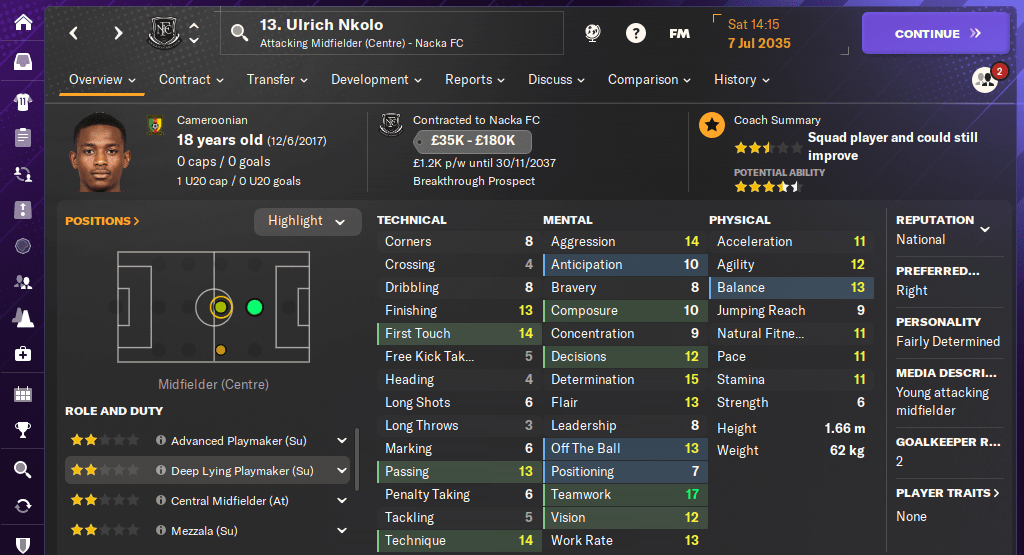Open the Highlight dropdown
The image size is (1024, 555).
pyautogui.click(x=307, y=221)
